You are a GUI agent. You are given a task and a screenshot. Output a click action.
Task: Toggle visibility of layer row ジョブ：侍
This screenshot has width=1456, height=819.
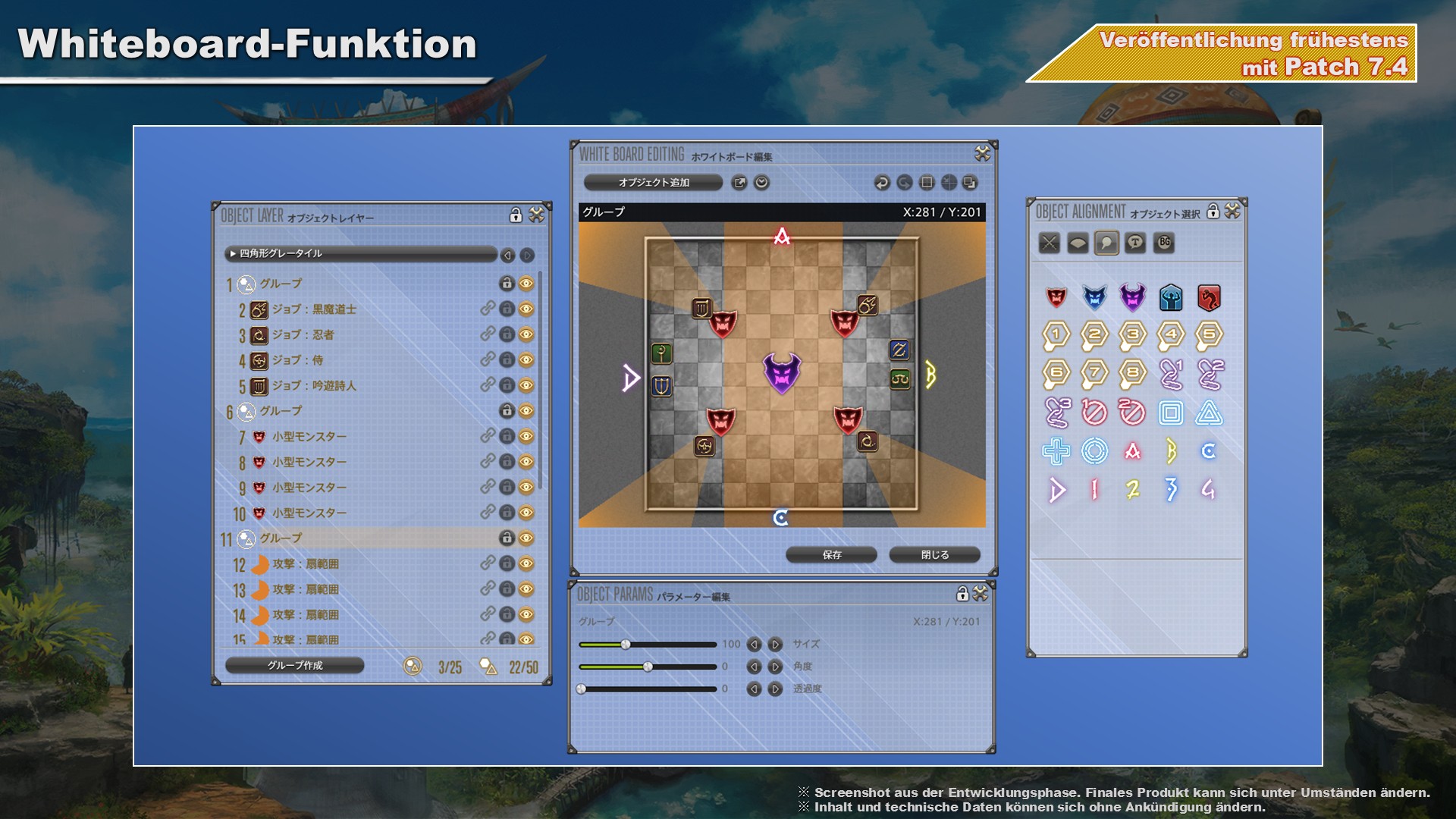click(x=526, y=360)
